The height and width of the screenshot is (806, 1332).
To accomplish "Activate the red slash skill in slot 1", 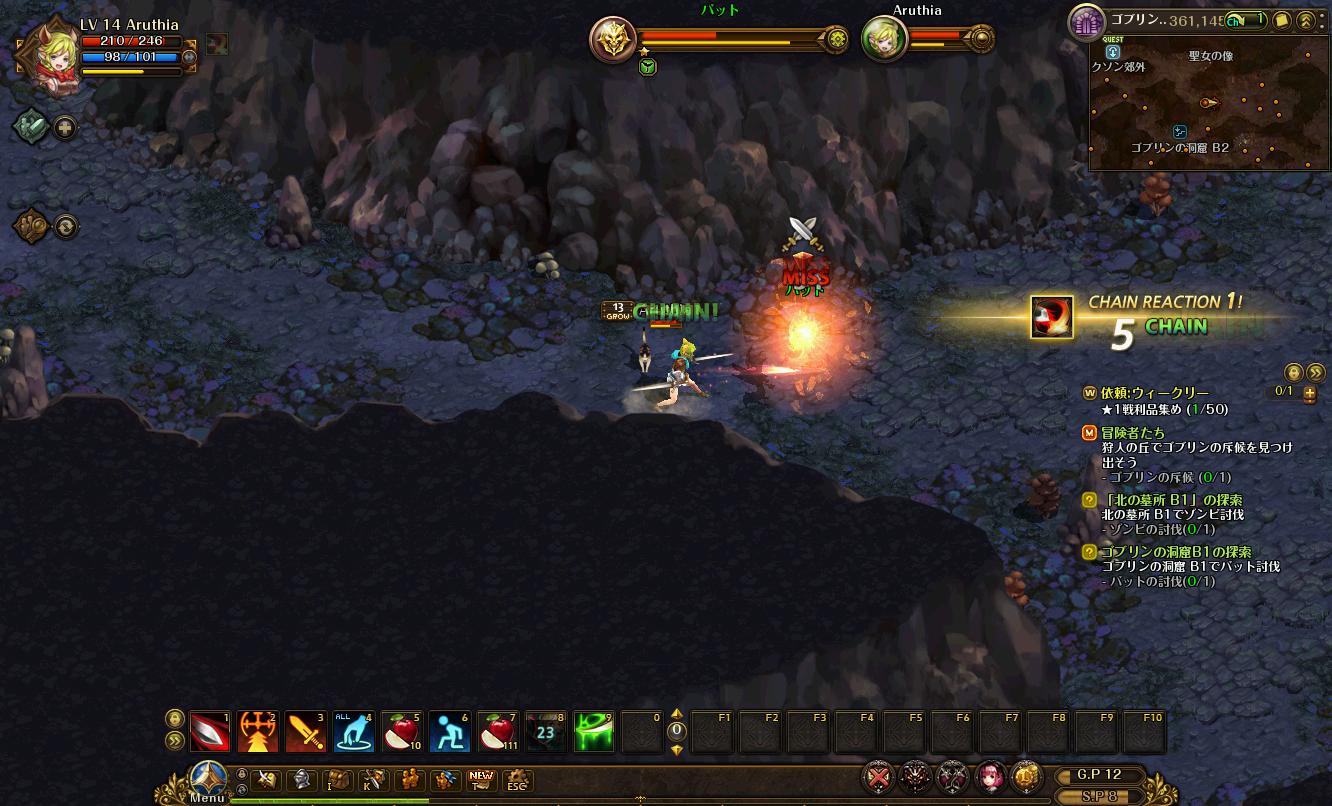I will (x=210, y=732).
